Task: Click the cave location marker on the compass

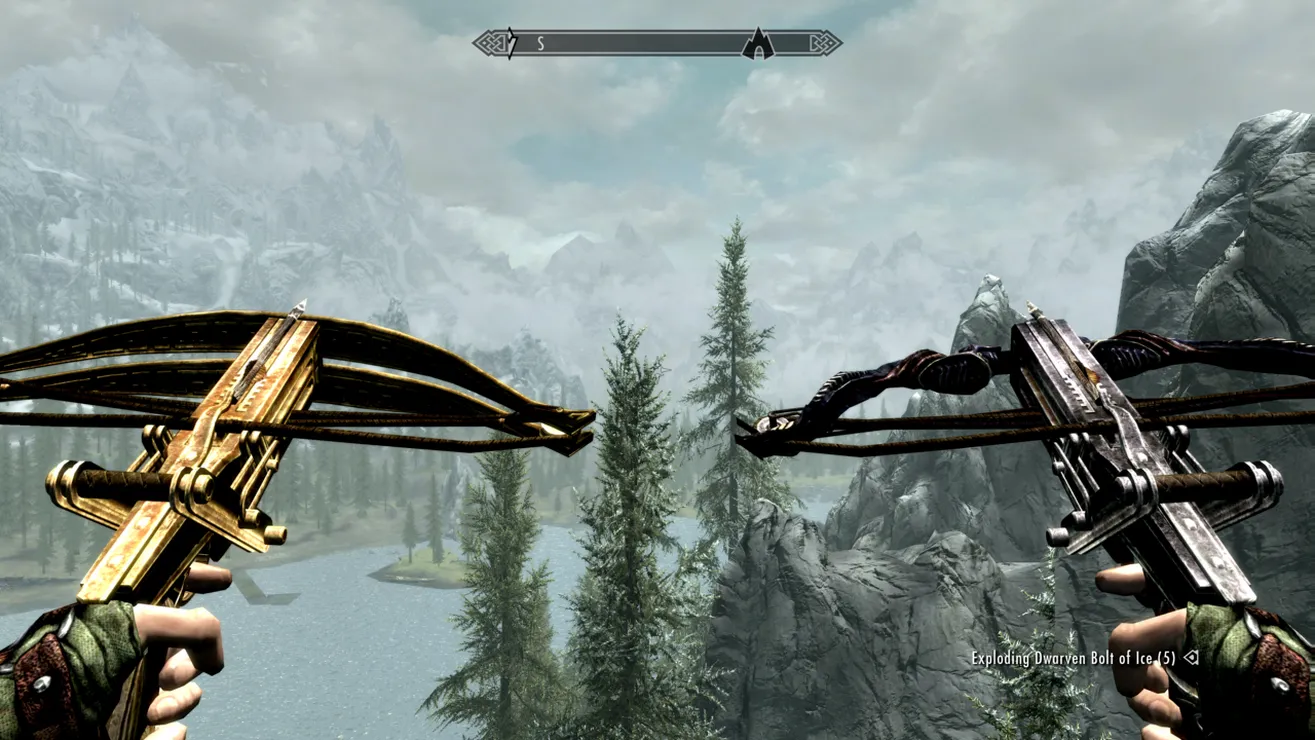Action: 758,44
